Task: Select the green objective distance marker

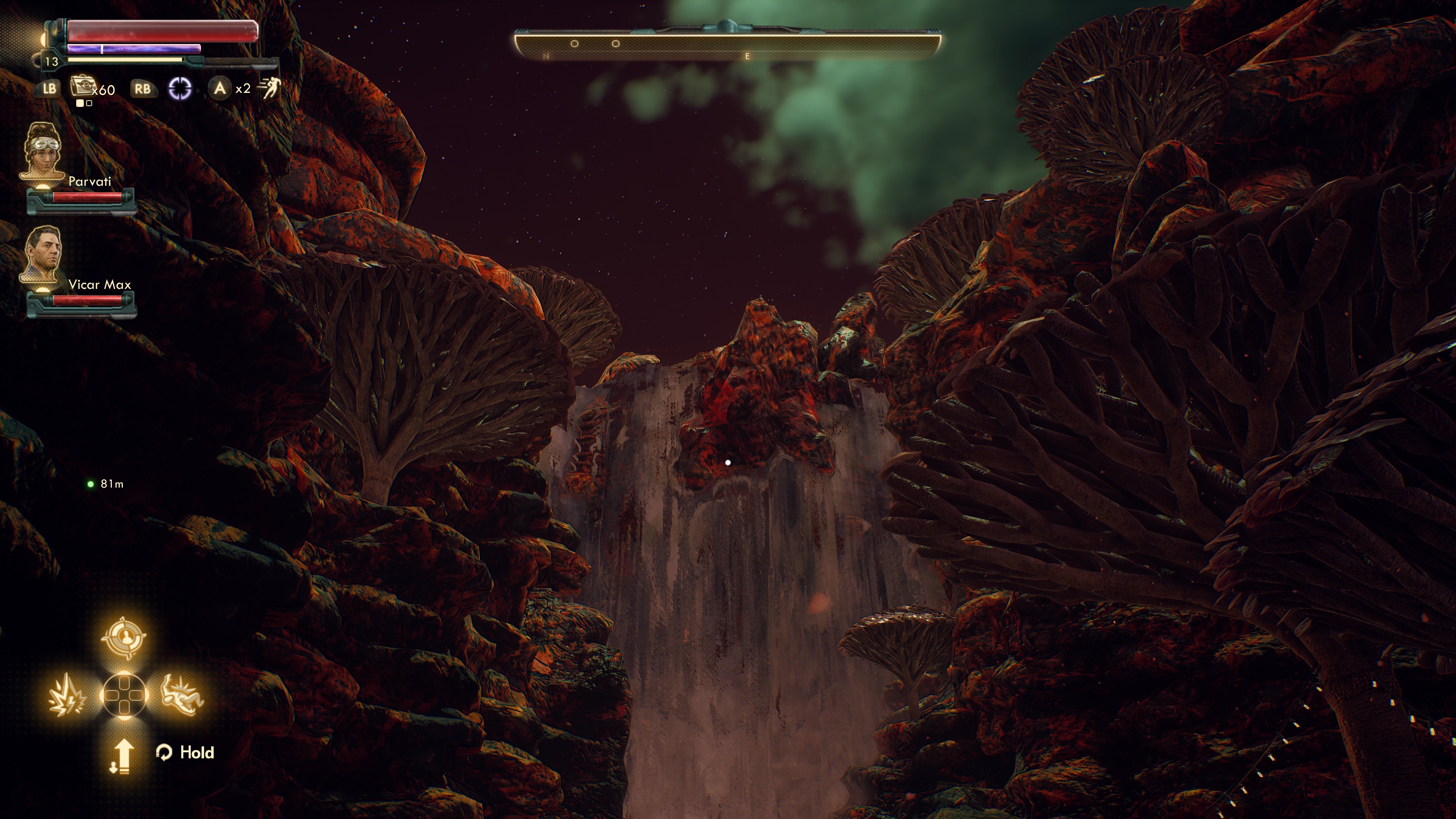Action: (91, 484)
